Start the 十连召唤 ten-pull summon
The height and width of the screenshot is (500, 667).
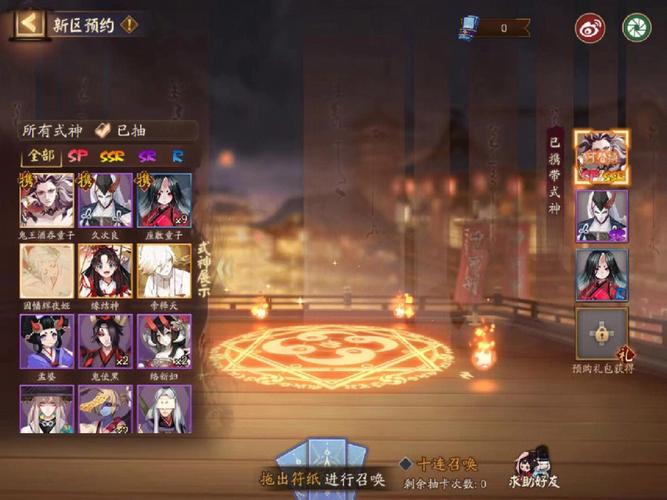[x=440, y=464]
